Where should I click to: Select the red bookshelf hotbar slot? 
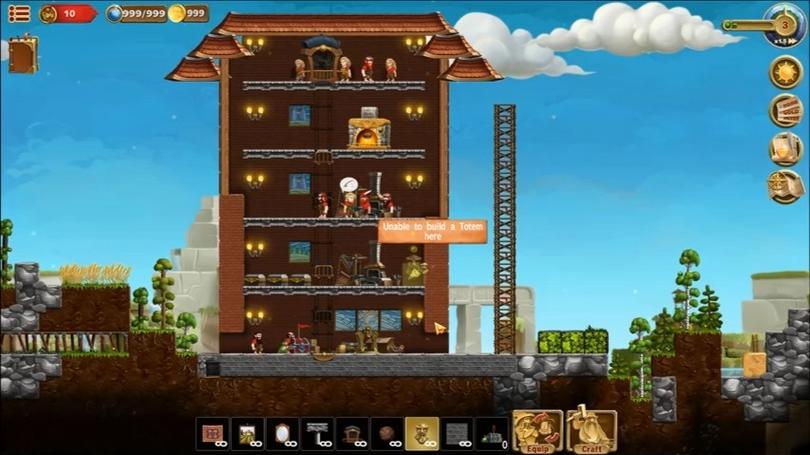tap(212, 433)
